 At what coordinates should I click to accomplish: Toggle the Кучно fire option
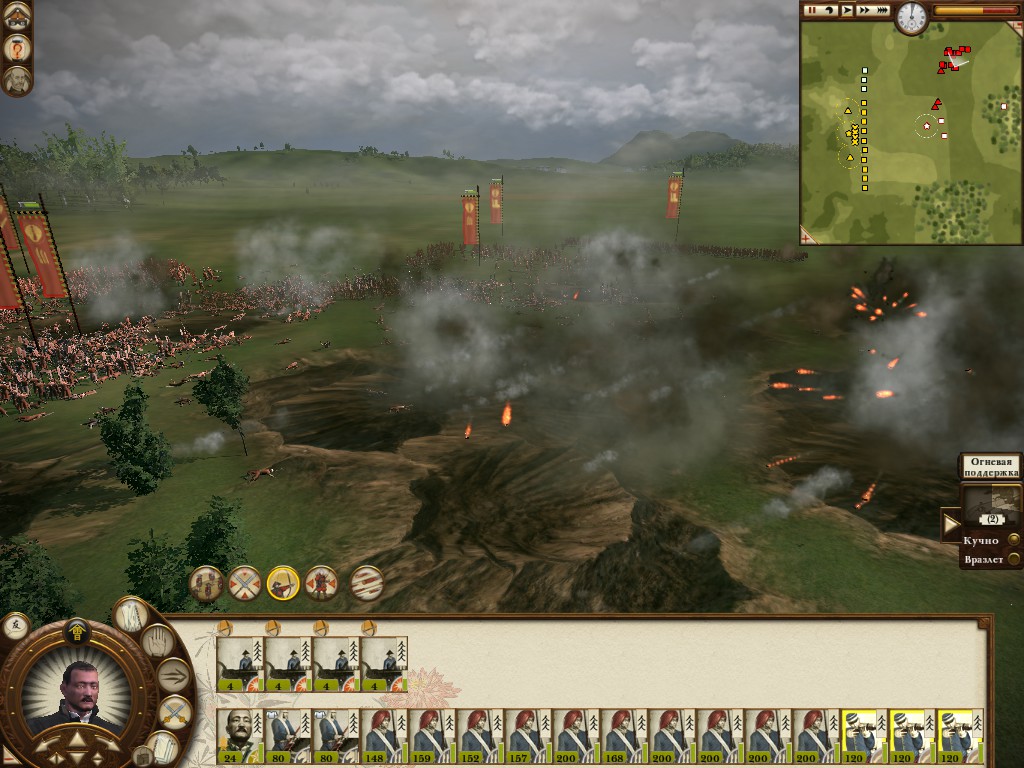coord(1014,540)
